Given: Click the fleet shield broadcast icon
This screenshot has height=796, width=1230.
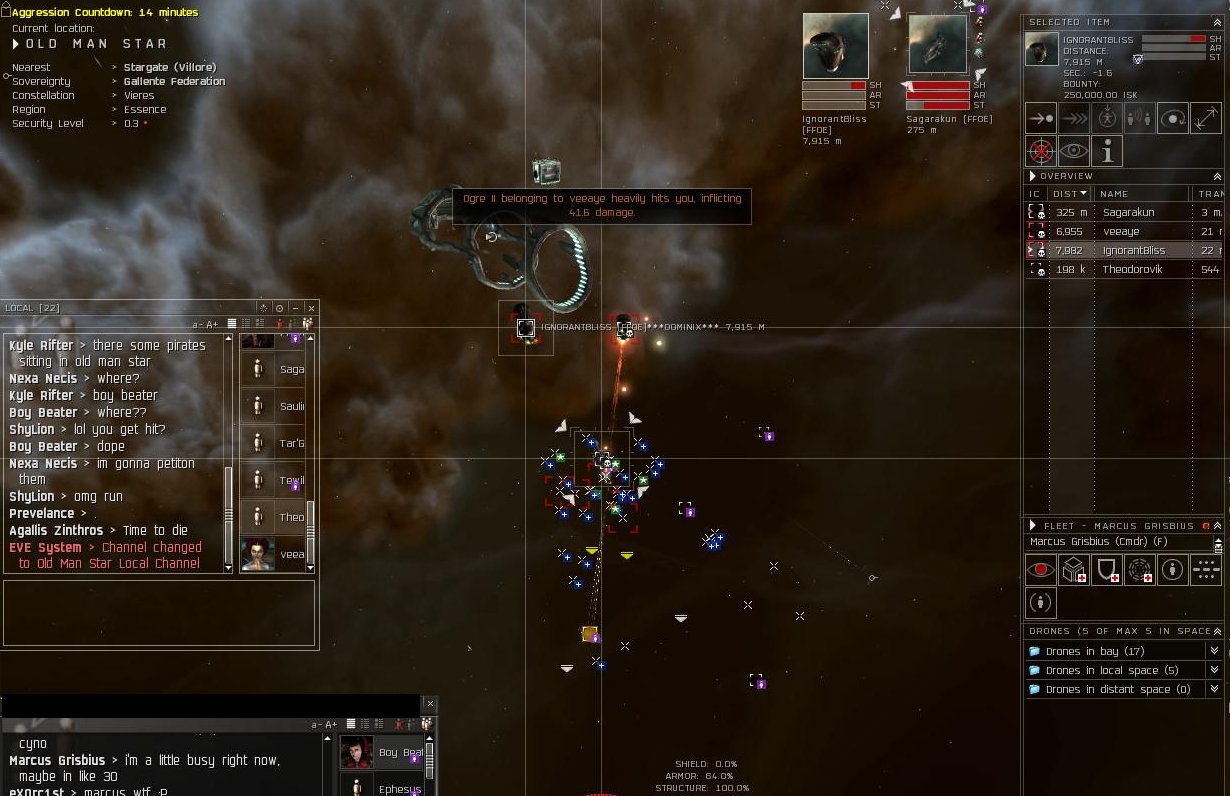Looking at the screenshot, I should [x=1107, y=570].
